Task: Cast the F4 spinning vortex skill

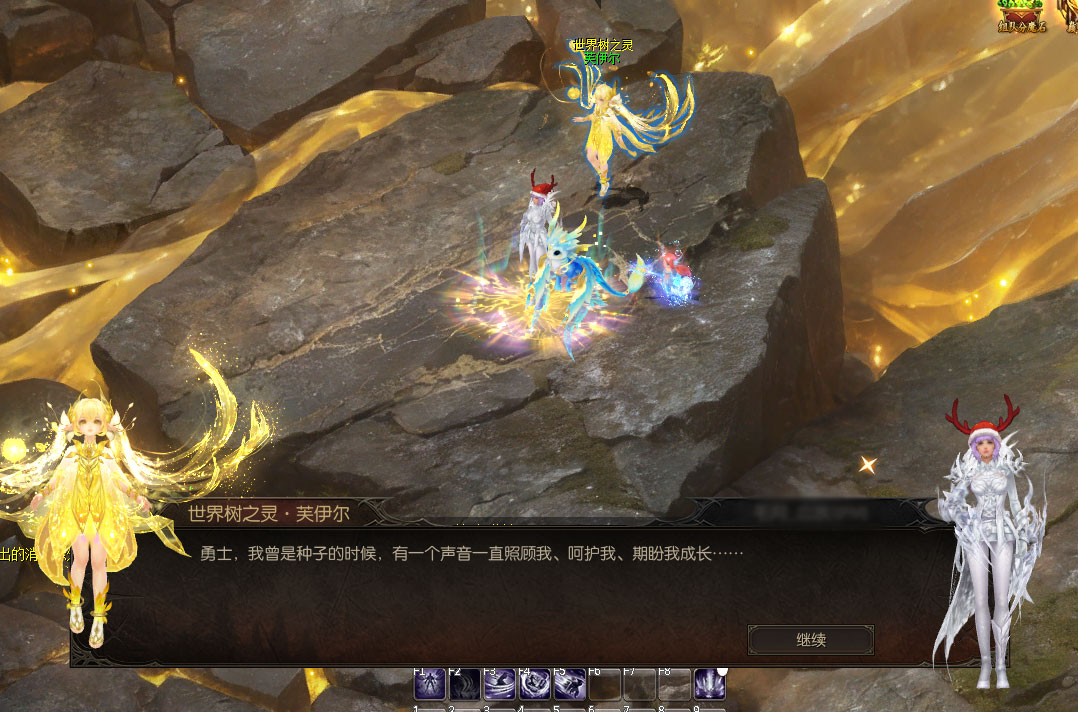Action: click(535, 684)
